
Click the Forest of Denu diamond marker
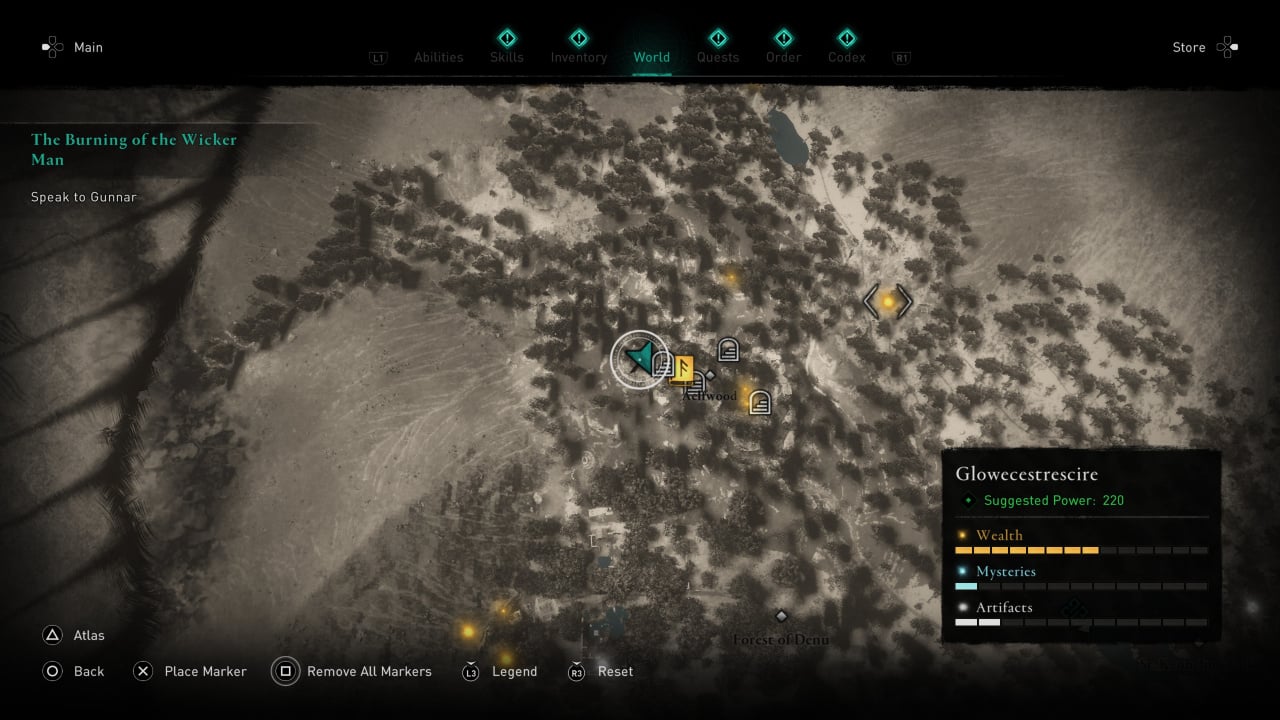point(782,616)
